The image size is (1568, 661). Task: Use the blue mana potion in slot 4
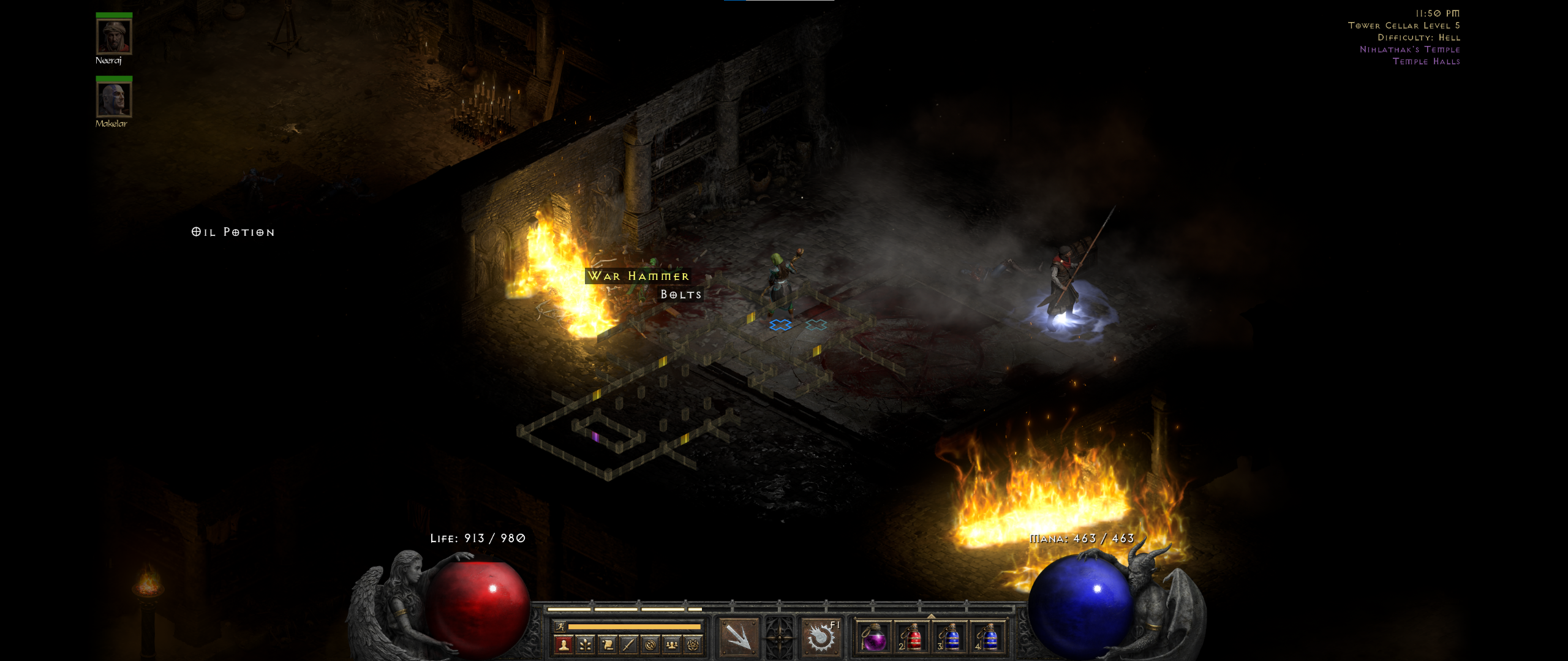coord(989,638)
